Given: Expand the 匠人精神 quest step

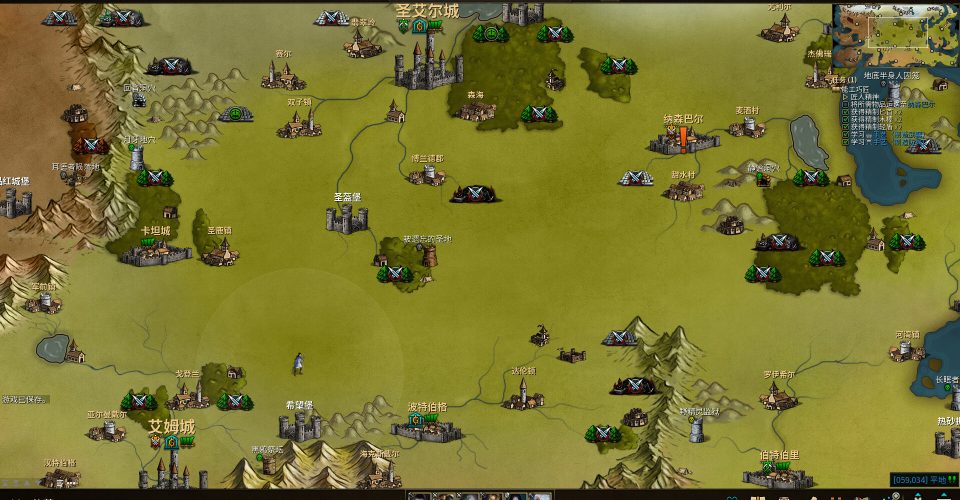Looking at the screenshot, I should pyautogui.click(x=860, y=96).
